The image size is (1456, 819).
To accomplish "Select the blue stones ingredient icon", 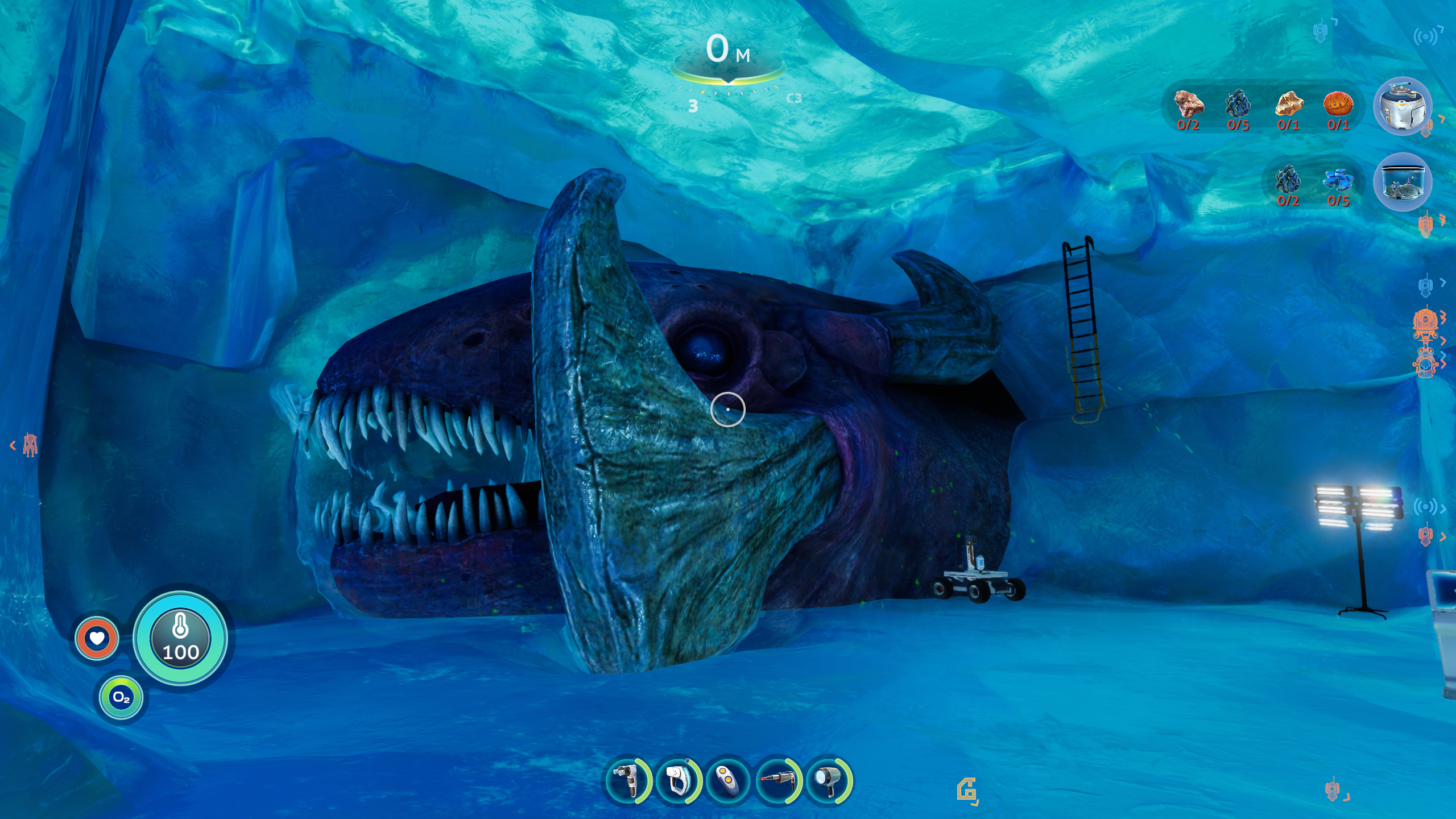I will tap(1338, 180).
